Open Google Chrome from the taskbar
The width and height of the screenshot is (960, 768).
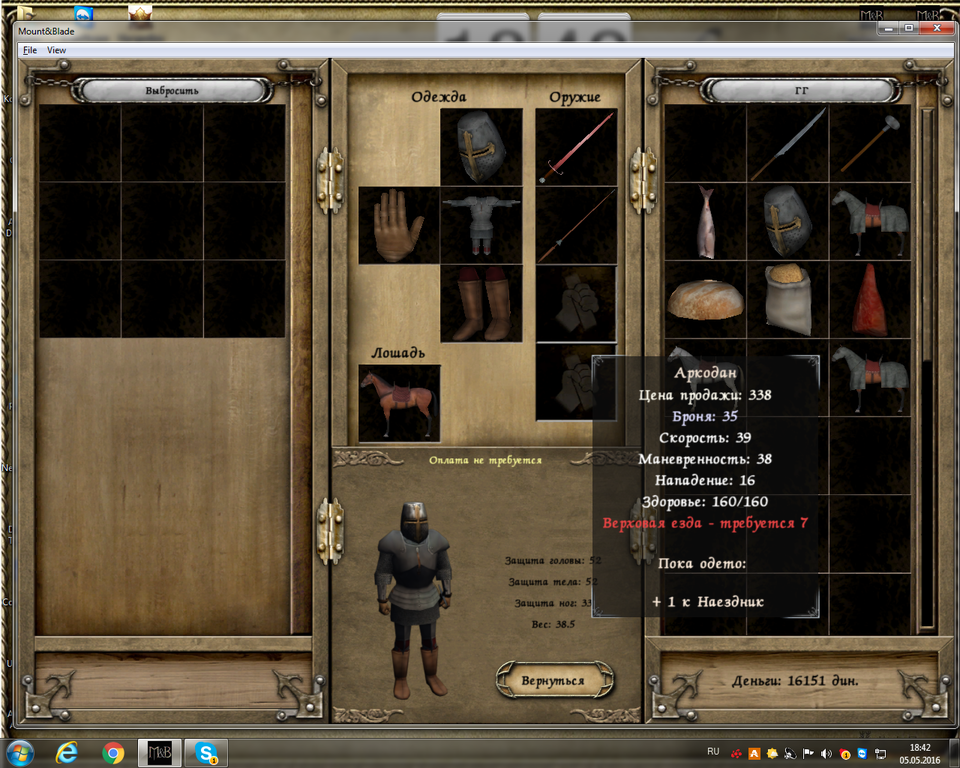pos(112,752)
